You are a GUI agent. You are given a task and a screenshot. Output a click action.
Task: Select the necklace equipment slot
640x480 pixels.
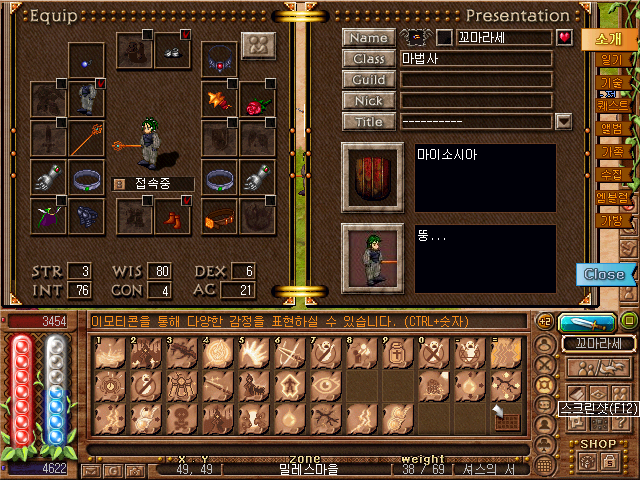(219, 59)
